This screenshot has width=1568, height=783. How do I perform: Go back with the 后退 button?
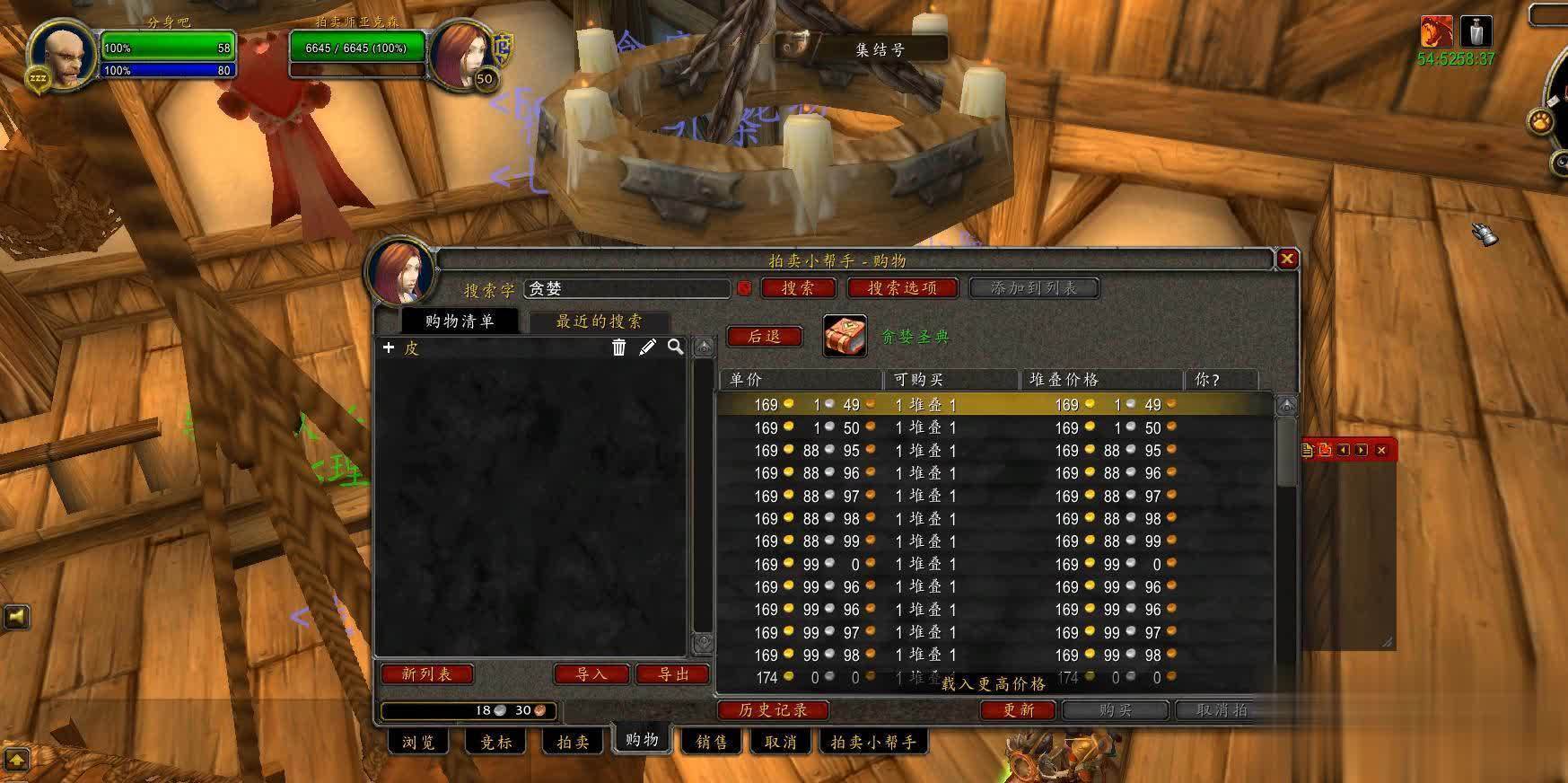pyautogui.click(x=764, y=337)
